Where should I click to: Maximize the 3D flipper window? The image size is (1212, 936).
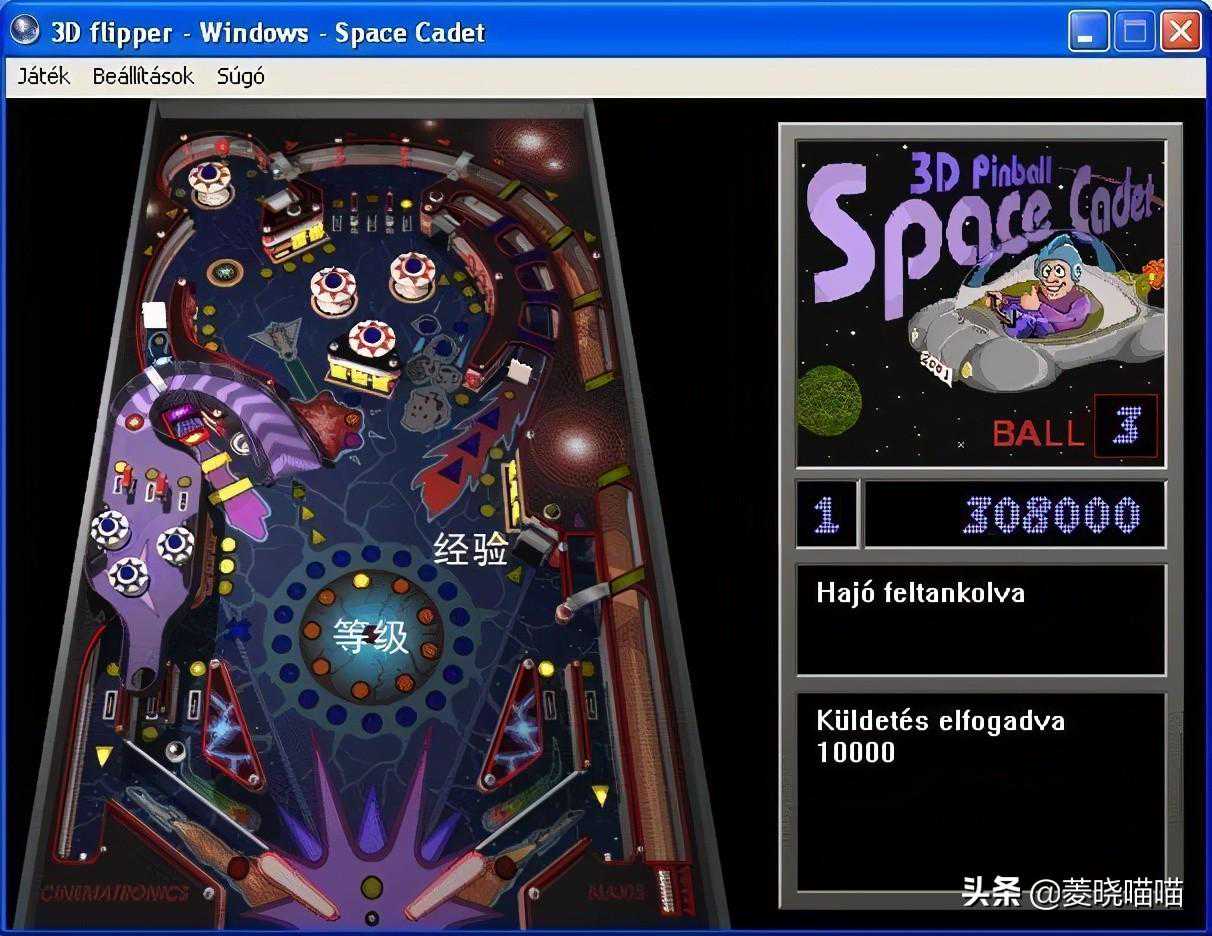pyautogui.click(x=1134, y=32)
